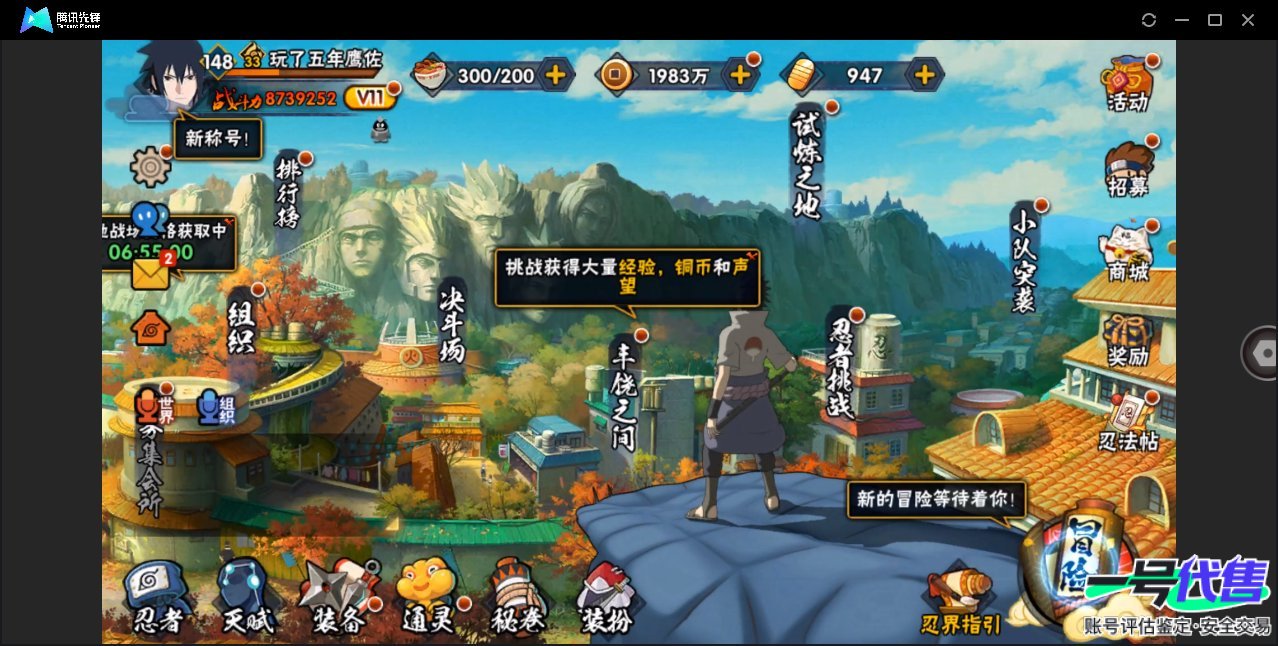Add gold ingots with plus button

(925, 74)
